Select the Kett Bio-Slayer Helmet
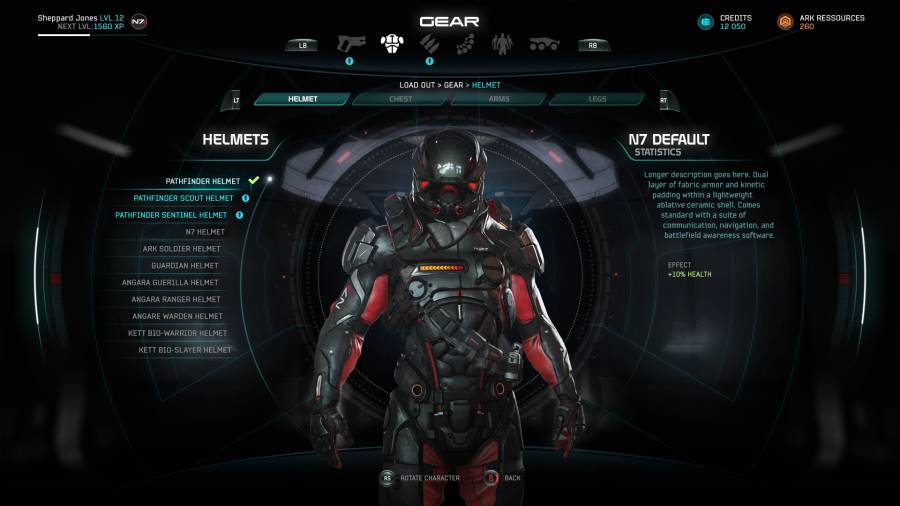The width and height of the screenshot is (900, 506). click(x=185, y=350)
